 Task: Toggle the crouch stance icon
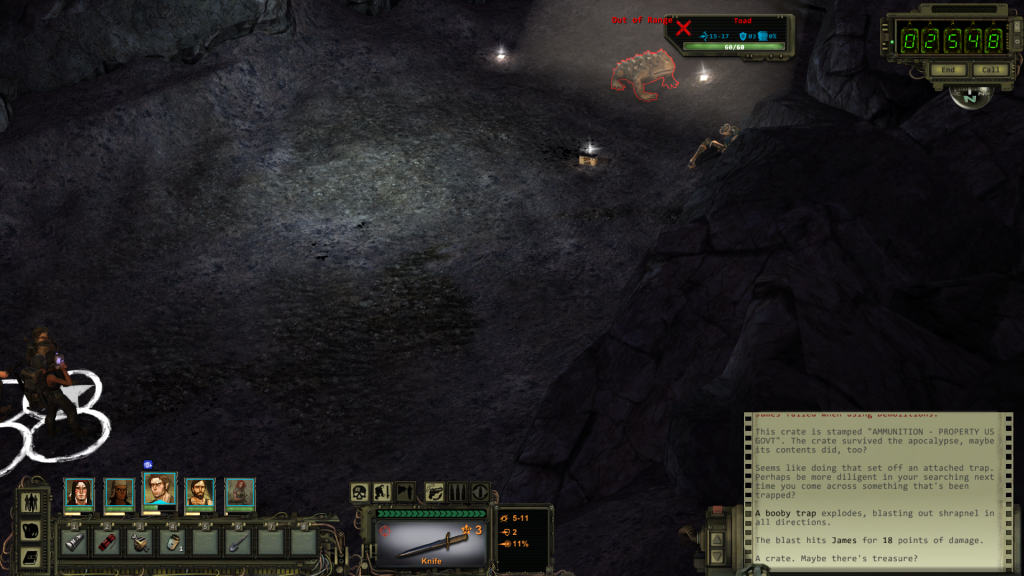(x=382, y=492)
